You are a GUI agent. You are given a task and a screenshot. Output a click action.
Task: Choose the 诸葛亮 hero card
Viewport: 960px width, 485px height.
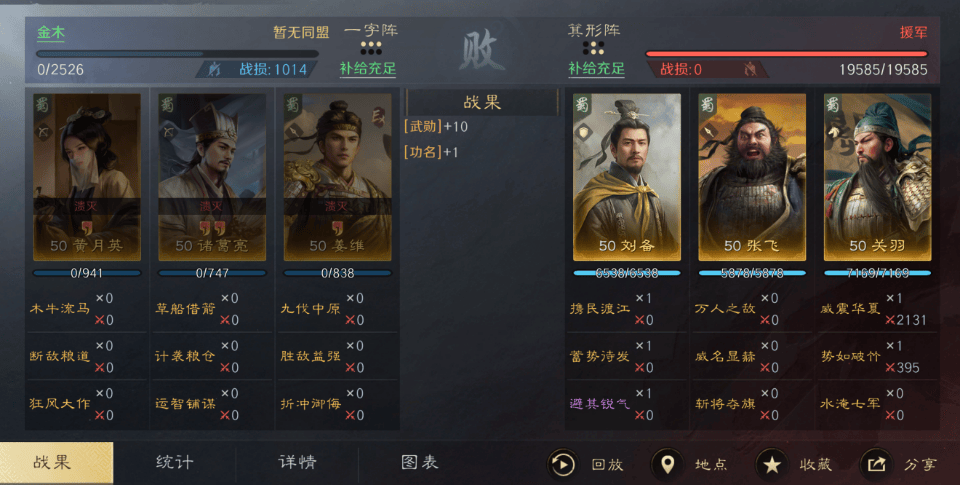pyautogui.click(x=212, y=177)
